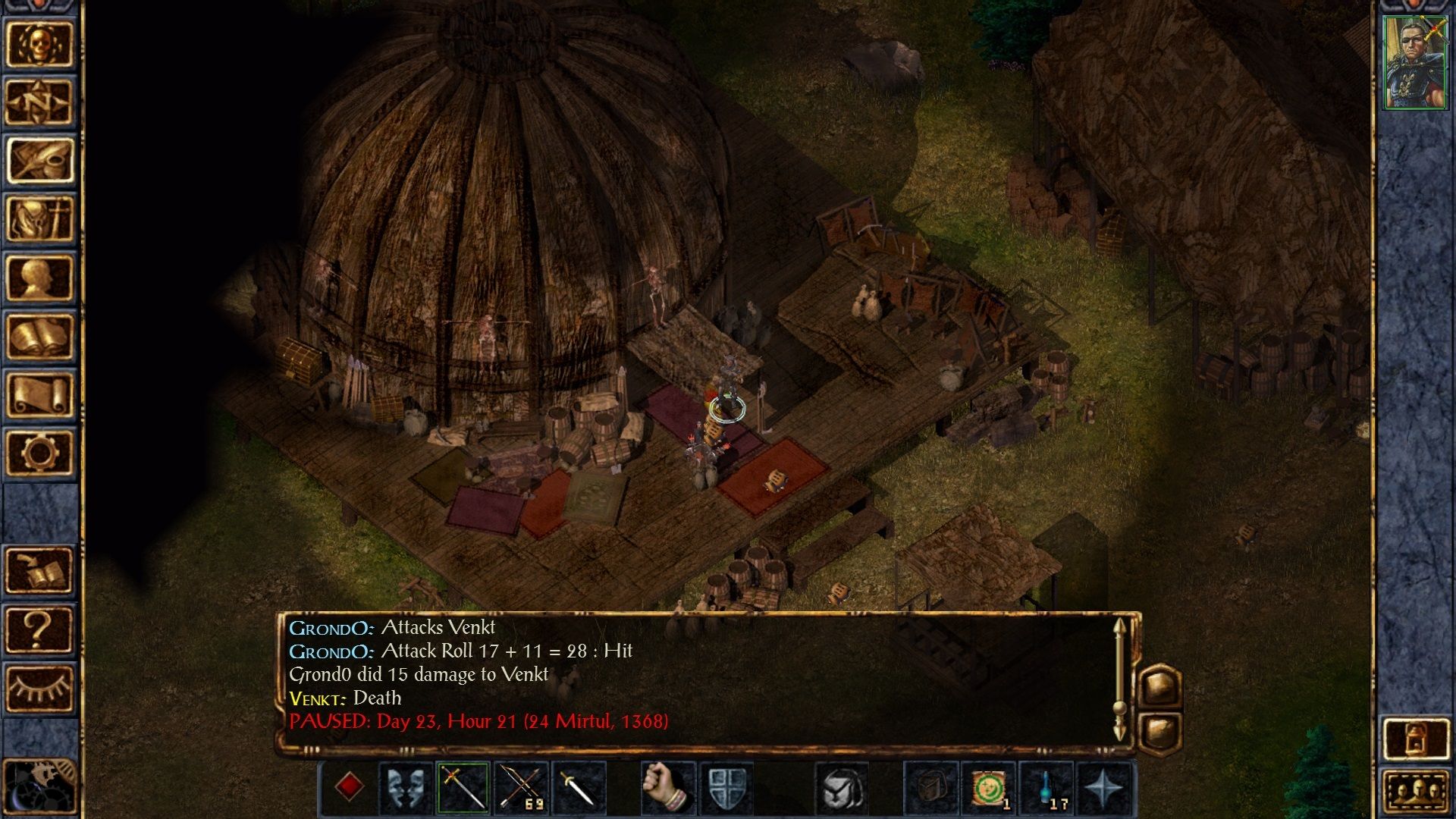Image resolution: width=1456 pixels, height=819 pixels.
Task: Equip the bow and arrows weapon slot
Action: click(x=521, y=787)
